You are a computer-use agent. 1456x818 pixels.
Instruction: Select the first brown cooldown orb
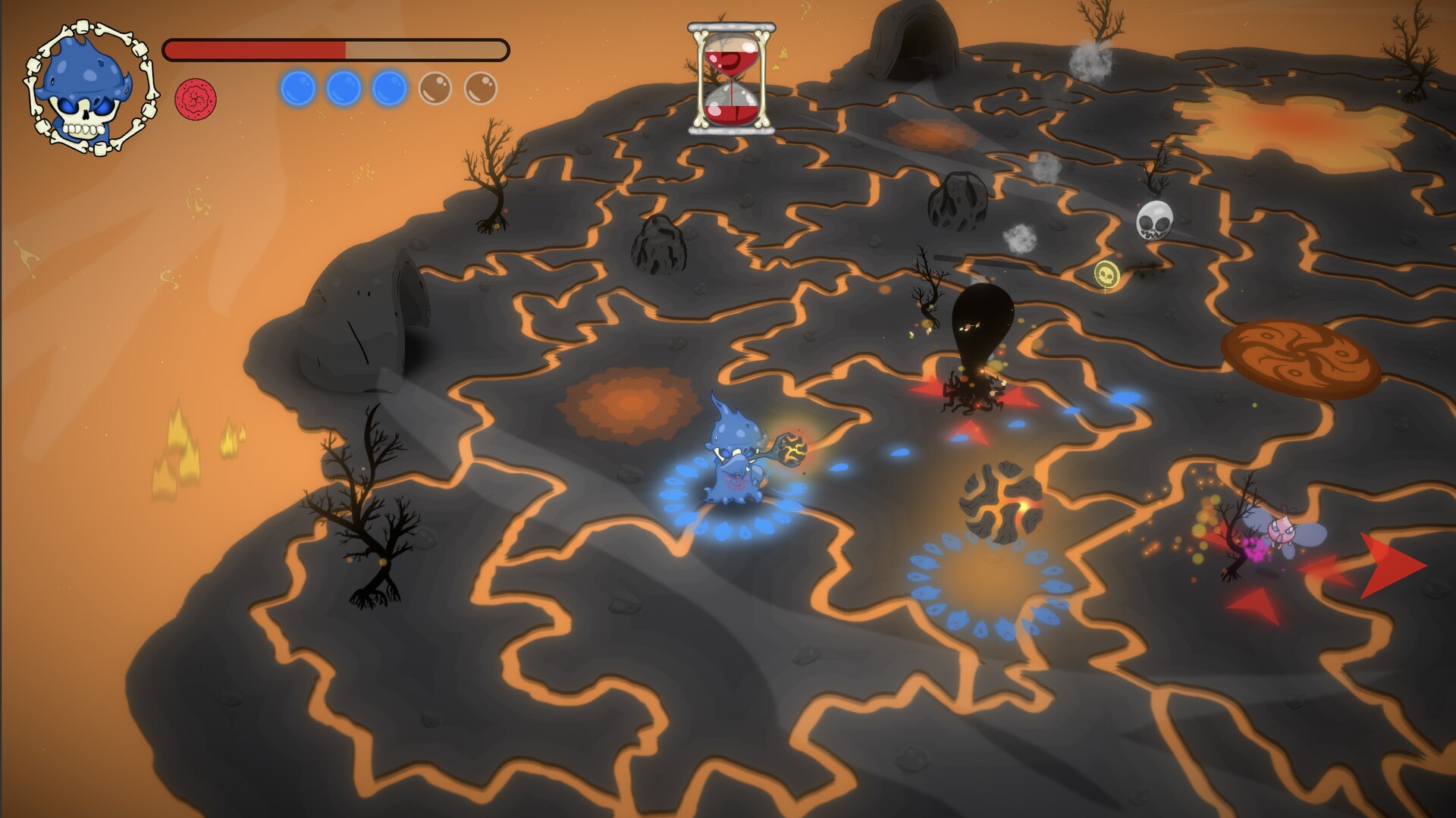point(435,89)
